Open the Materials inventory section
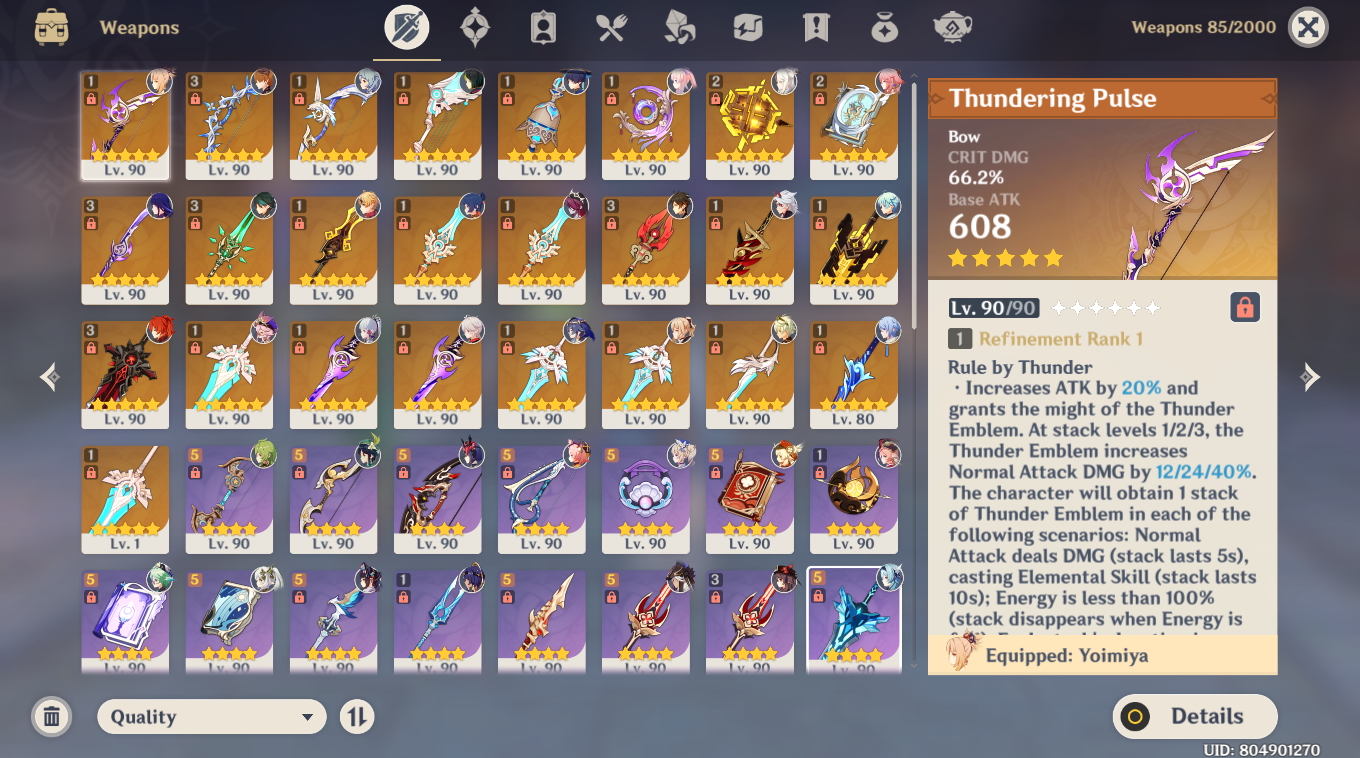Viewport: 1360px width, 758px height. click(678, 27)
